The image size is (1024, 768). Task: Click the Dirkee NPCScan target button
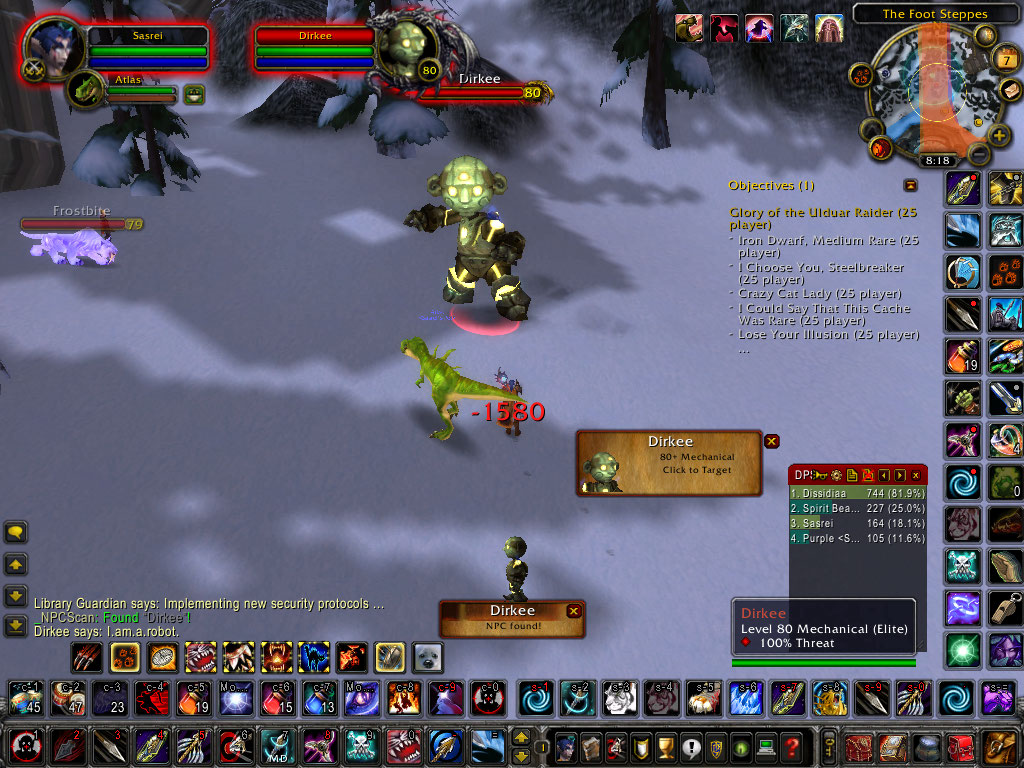[668, 462]
